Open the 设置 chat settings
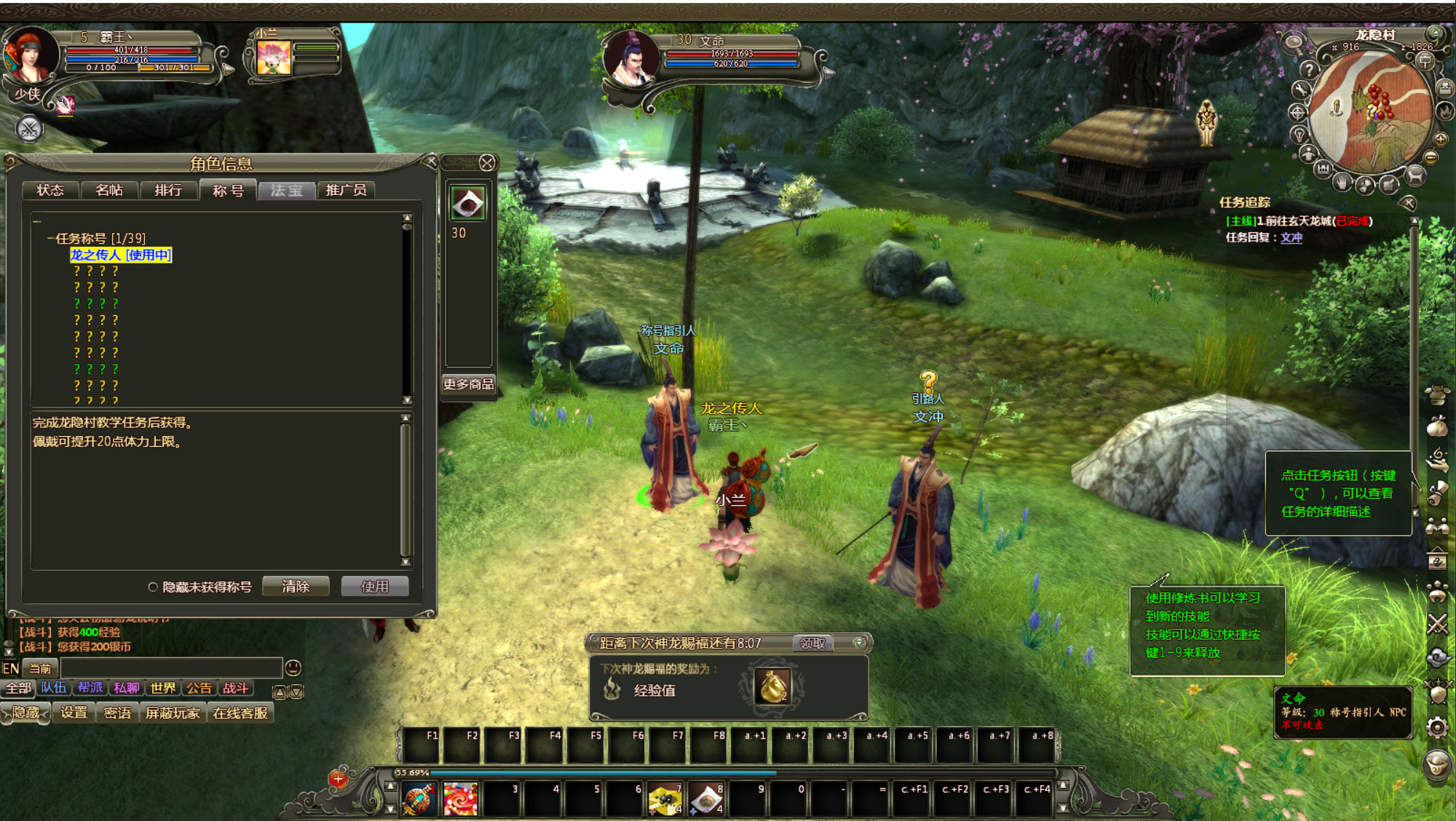The height and width of the screenshot is (821, 1456). point(74,713)
